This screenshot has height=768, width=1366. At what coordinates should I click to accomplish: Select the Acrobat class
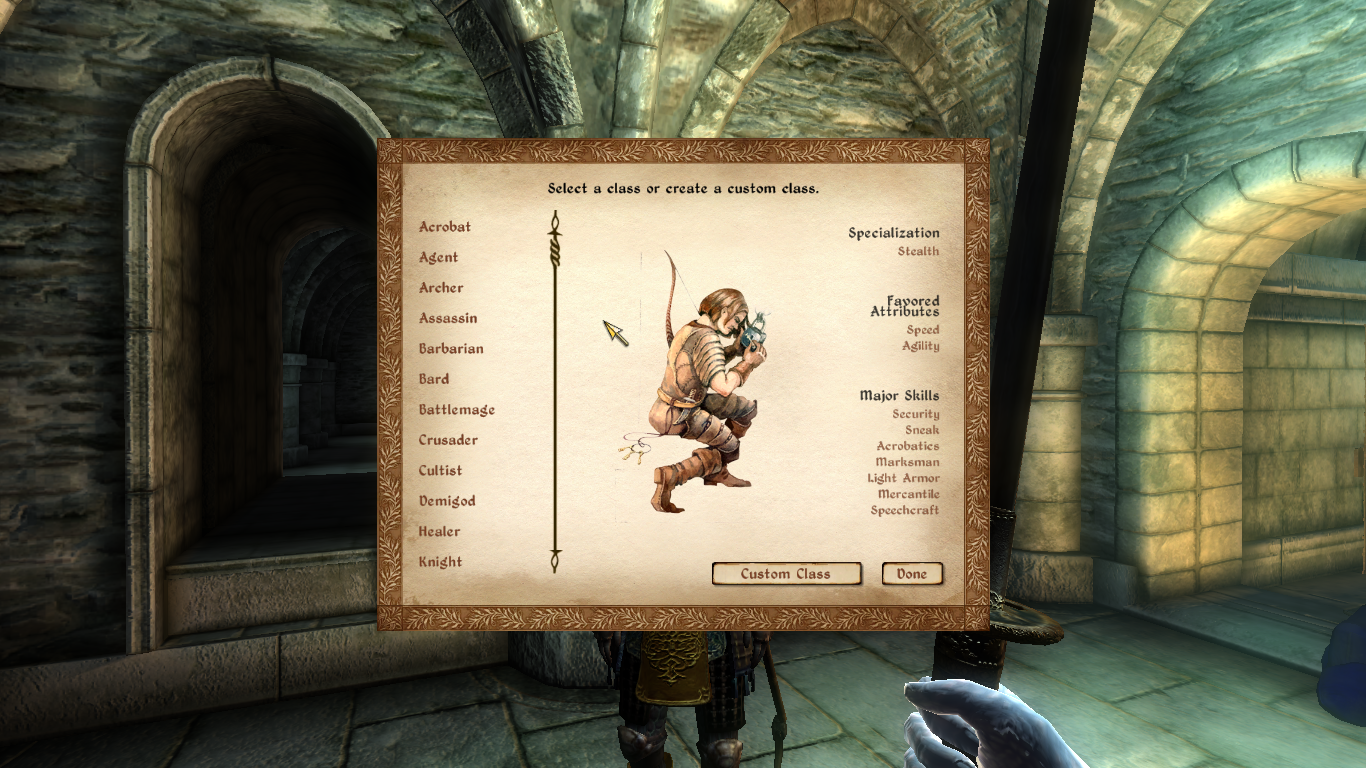(x=445, y=227)
